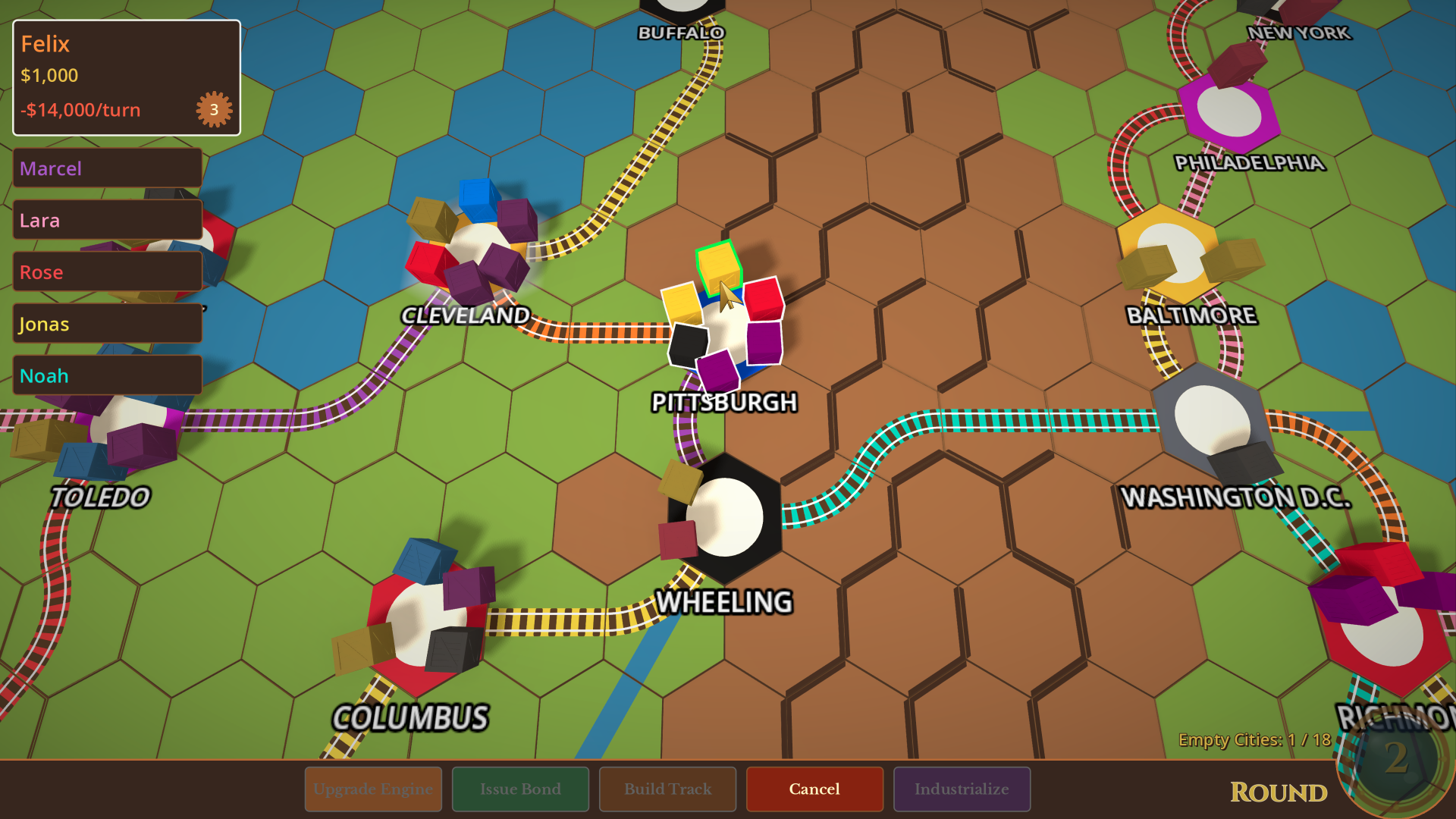Click Rose in the player sidebar
The image size is (1456, 819).
pos(106,271)
